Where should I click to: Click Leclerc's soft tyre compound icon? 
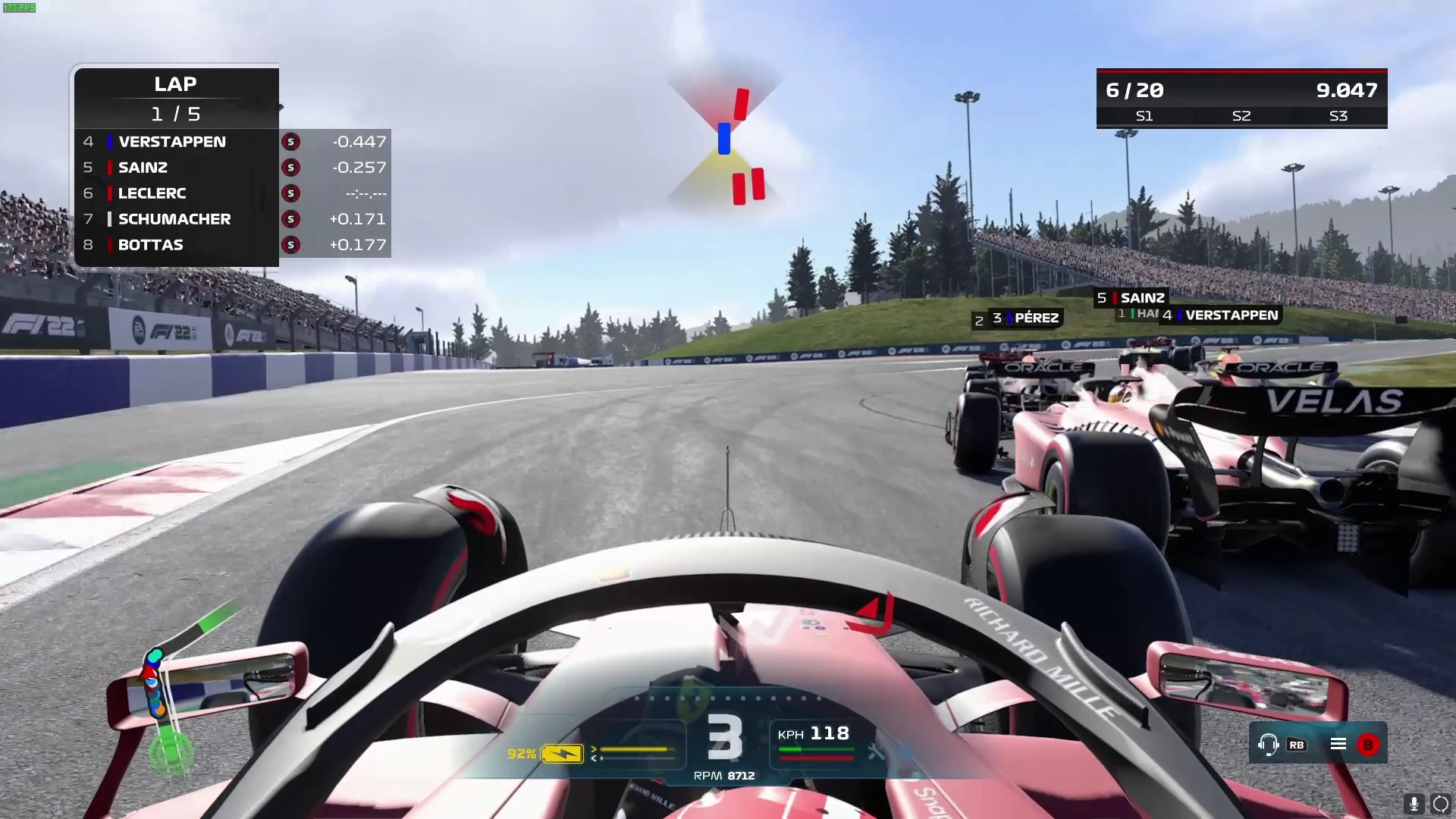click(290, 193)
